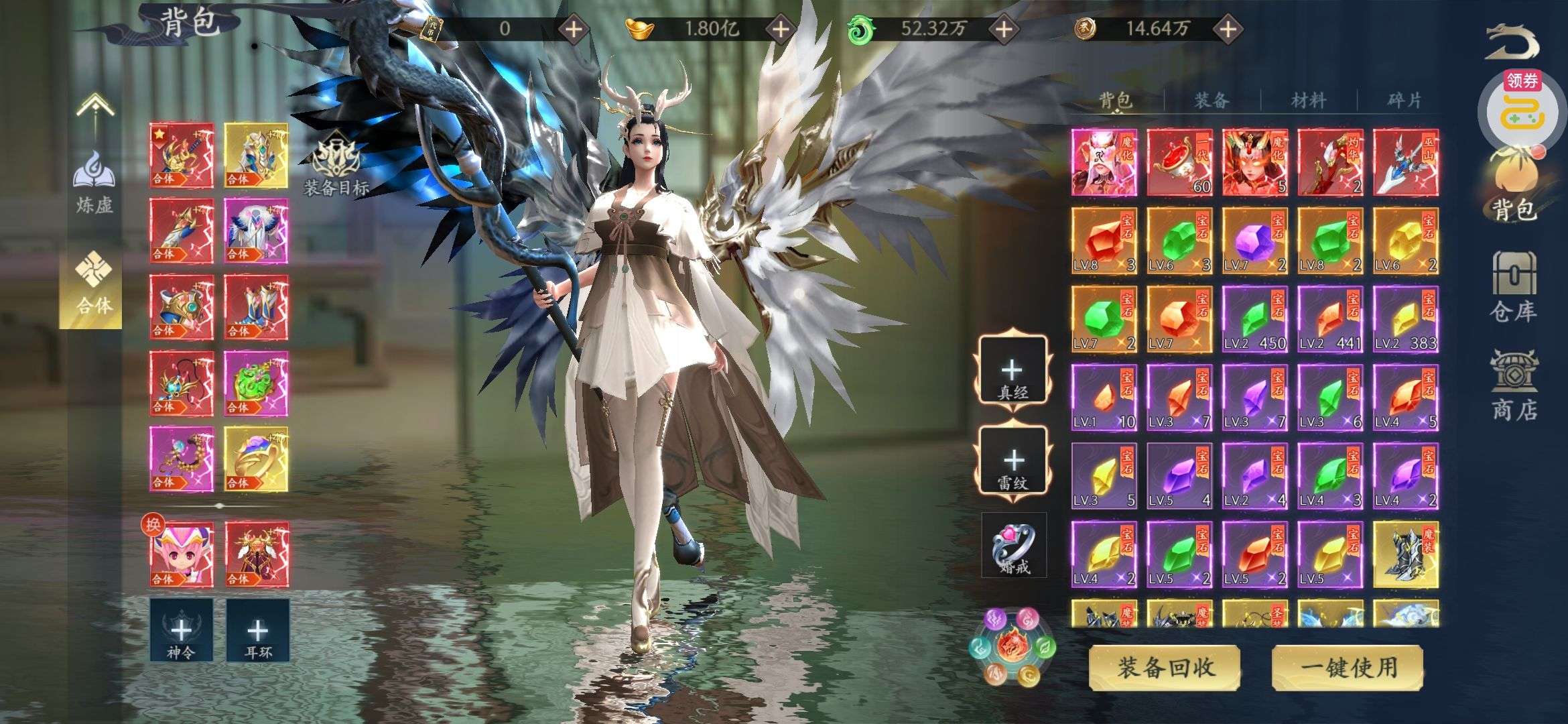The image size is (1568, 724).
Task: Select the 炼虚 side tab
Action: pos(94,182)
